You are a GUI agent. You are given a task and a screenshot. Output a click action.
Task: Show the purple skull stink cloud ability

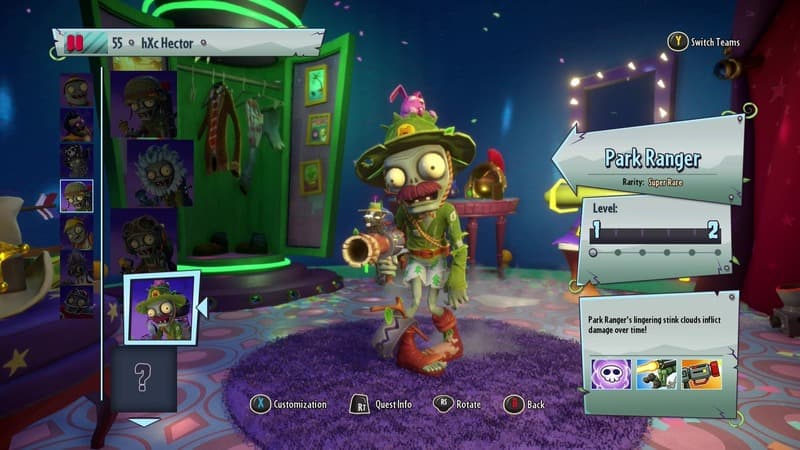[611, 374]
